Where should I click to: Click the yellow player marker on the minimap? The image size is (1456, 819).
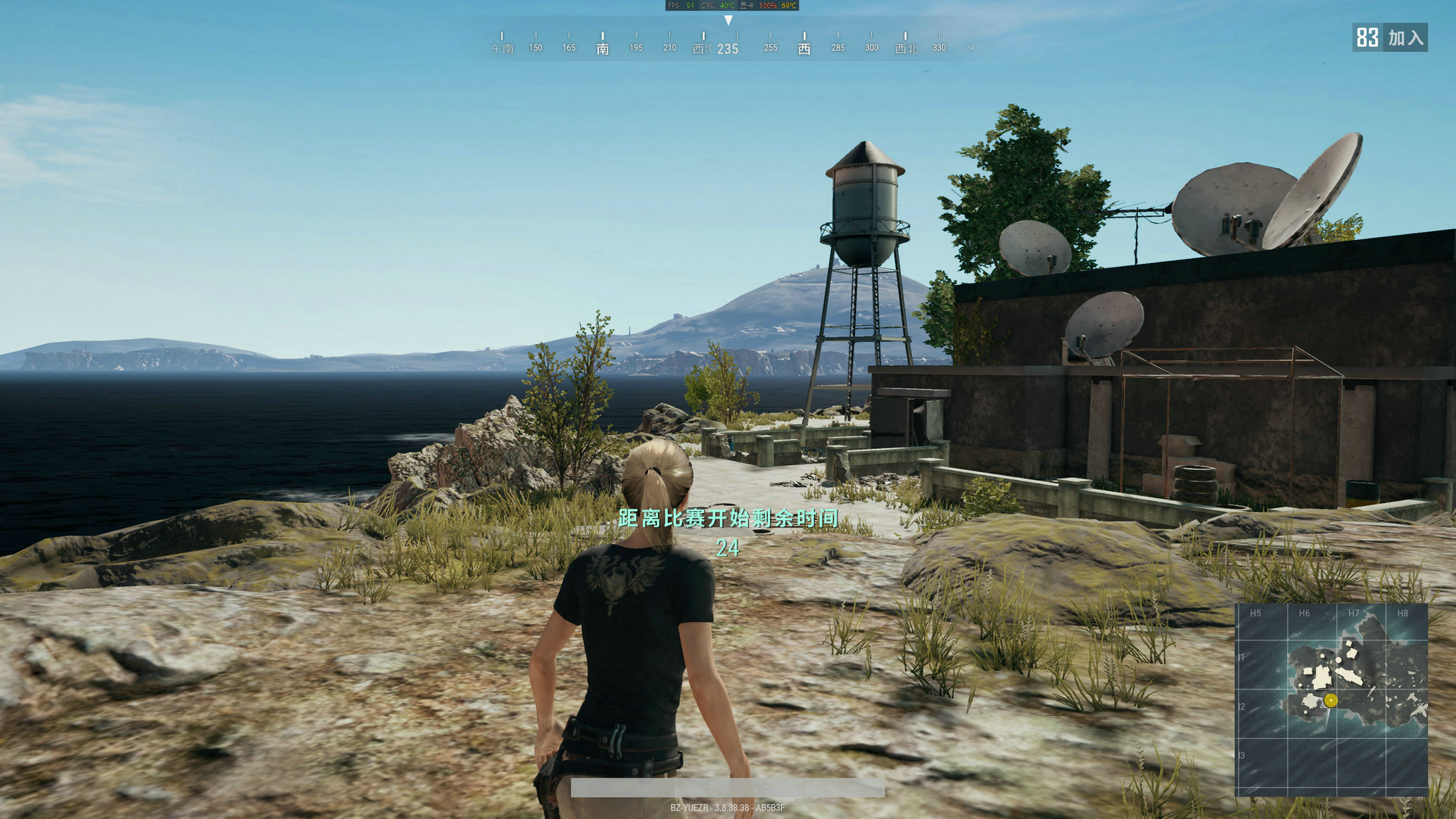1330,700
